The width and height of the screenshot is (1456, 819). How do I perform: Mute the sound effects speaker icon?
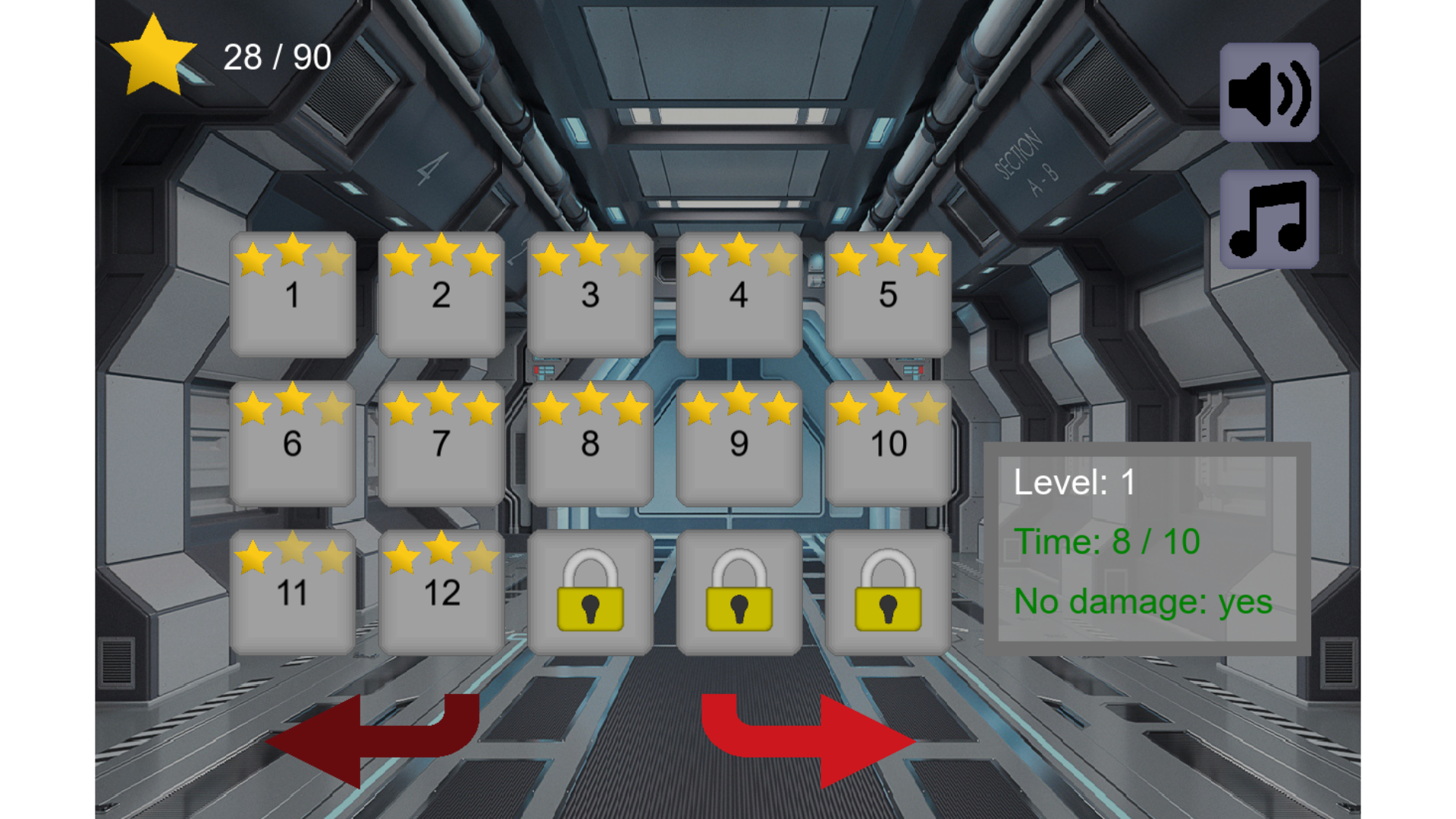click(x=1268, y=93)
